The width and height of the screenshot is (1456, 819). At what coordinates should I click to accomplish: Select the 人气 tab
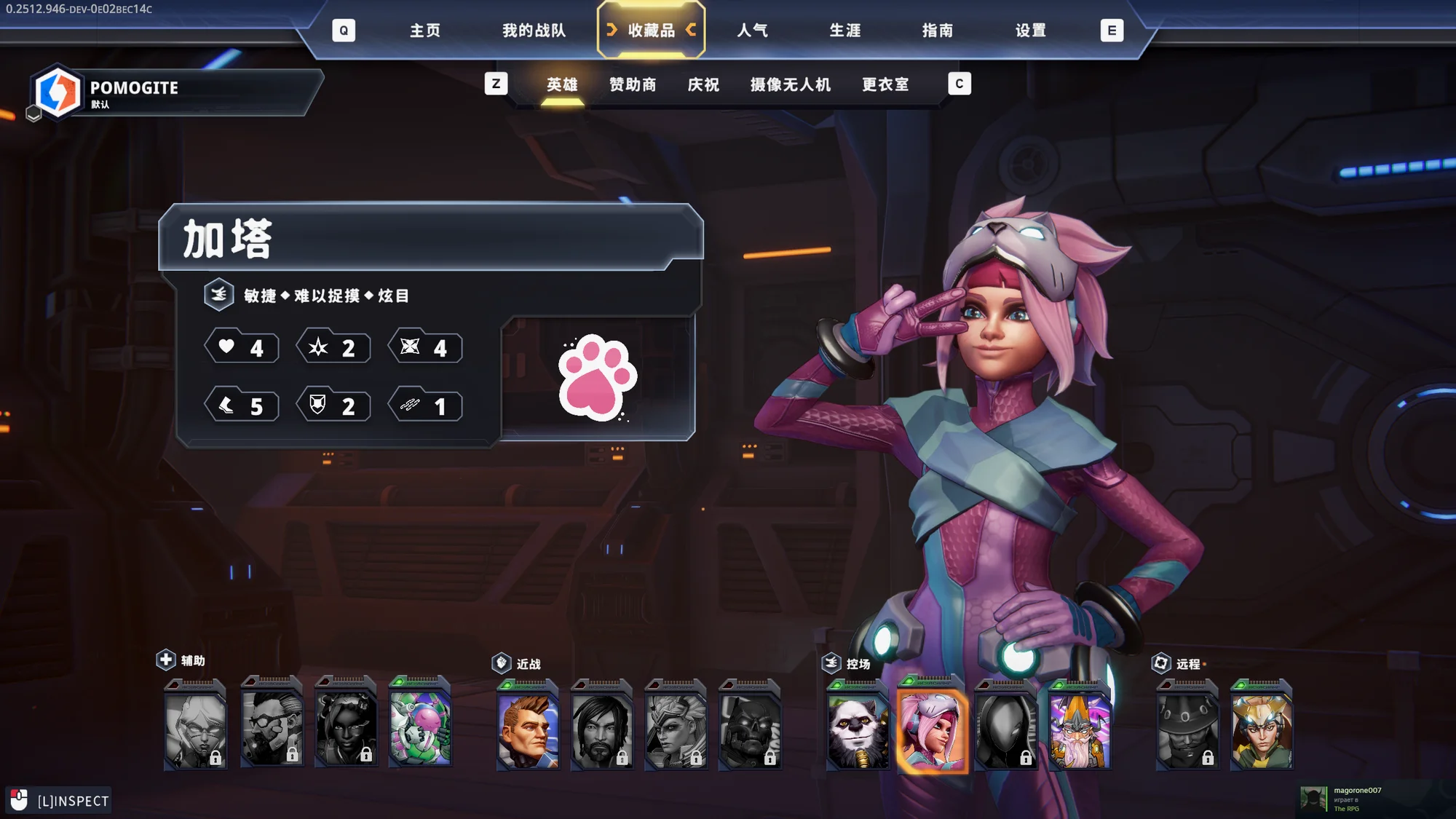(x=752, y=31)
